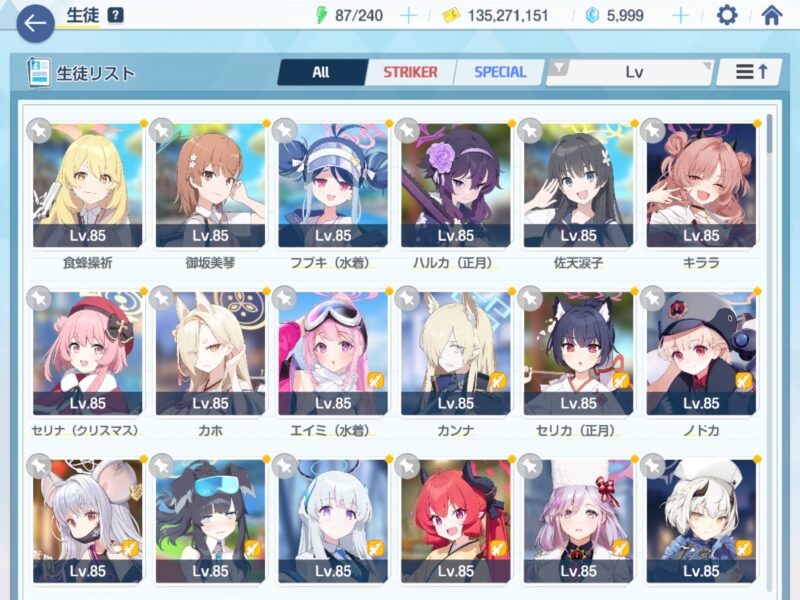Toggle the sort order button
The width and height of the screenshot is (800, 600).
[750, 72]
